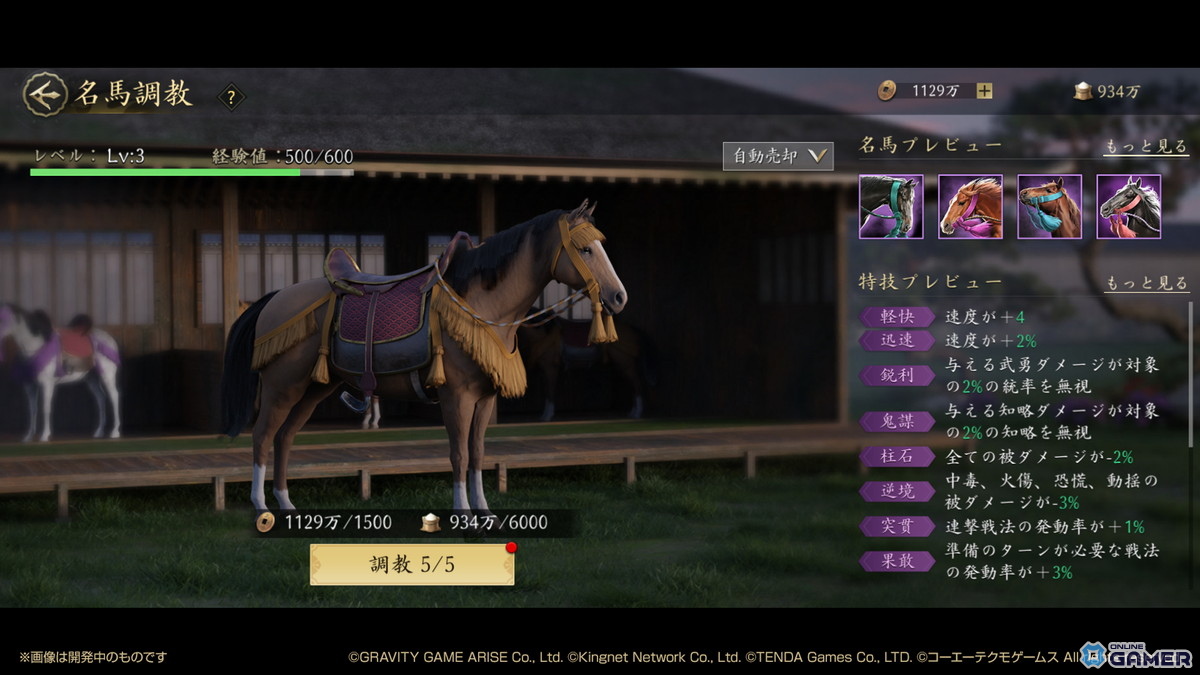Select the 柱石 skill tag
Image resolution: width=1200 pixels, height=675 pixels.
pyautogui.click(x=897, y=457)
